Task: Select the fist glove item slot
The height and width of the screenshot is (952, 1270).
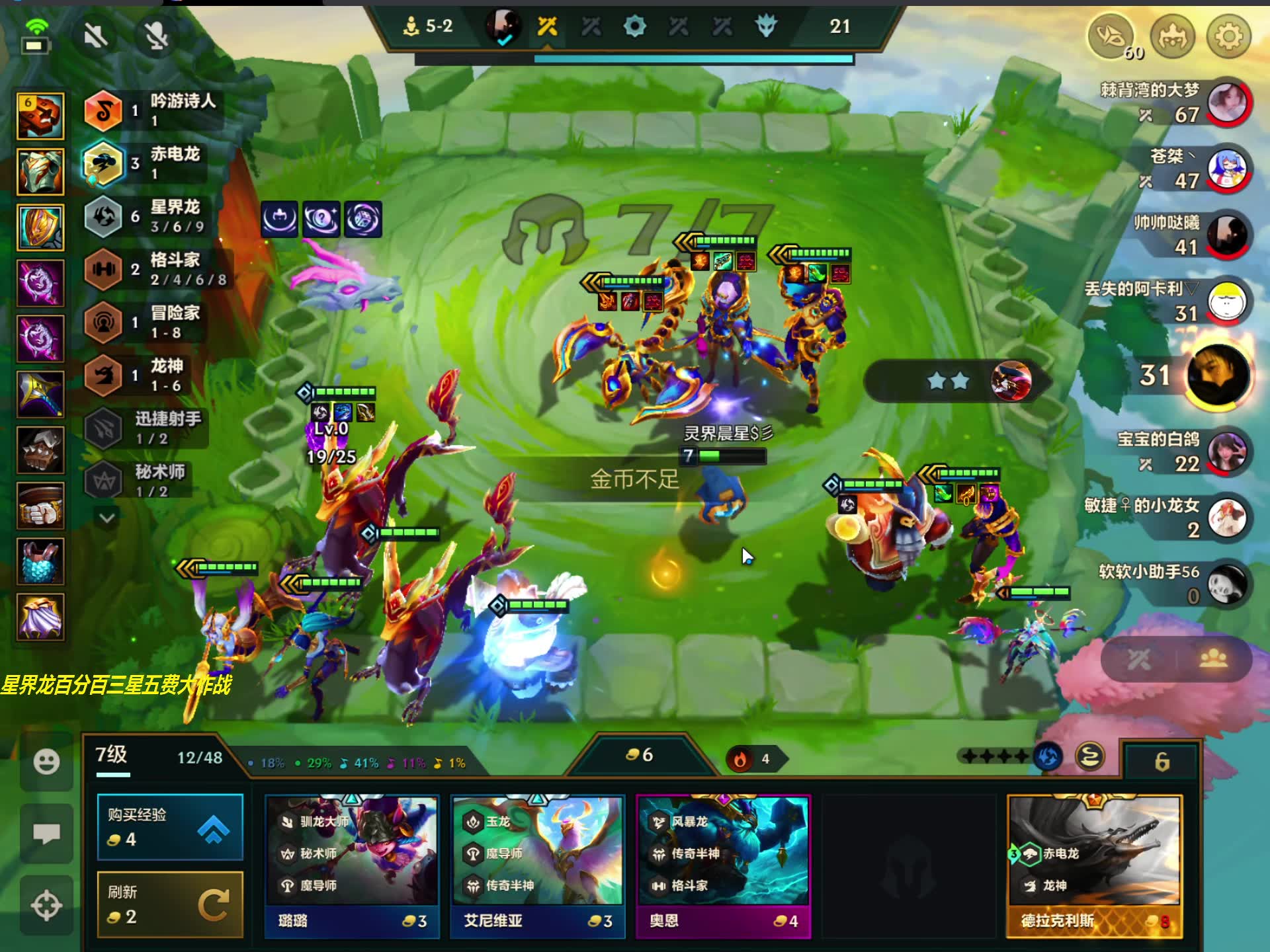Action: click(x=40, y=506)
